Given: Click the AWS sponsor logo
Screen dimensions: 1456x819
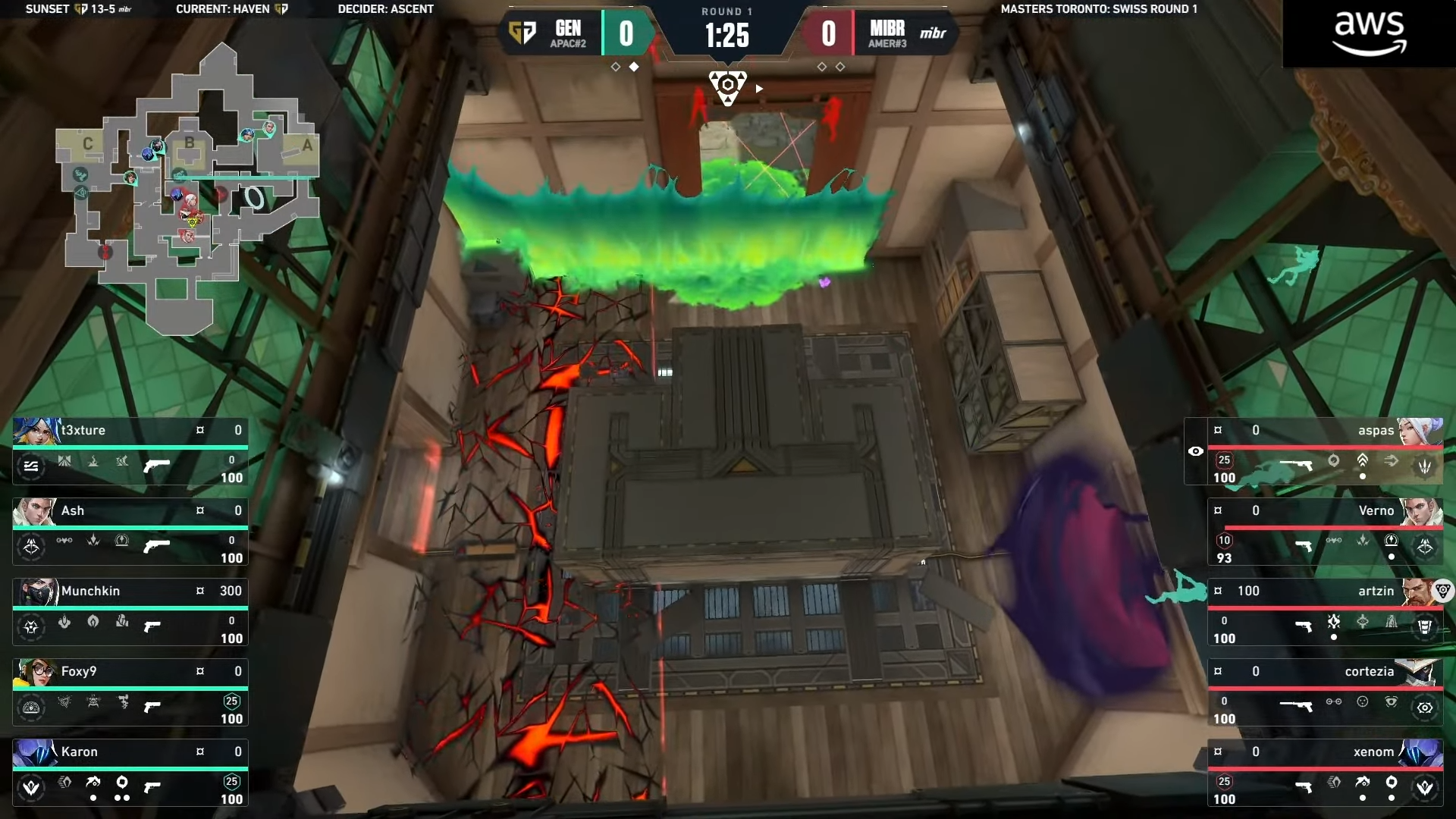Looking at the screenshot, I should [x=1369, y=33].
